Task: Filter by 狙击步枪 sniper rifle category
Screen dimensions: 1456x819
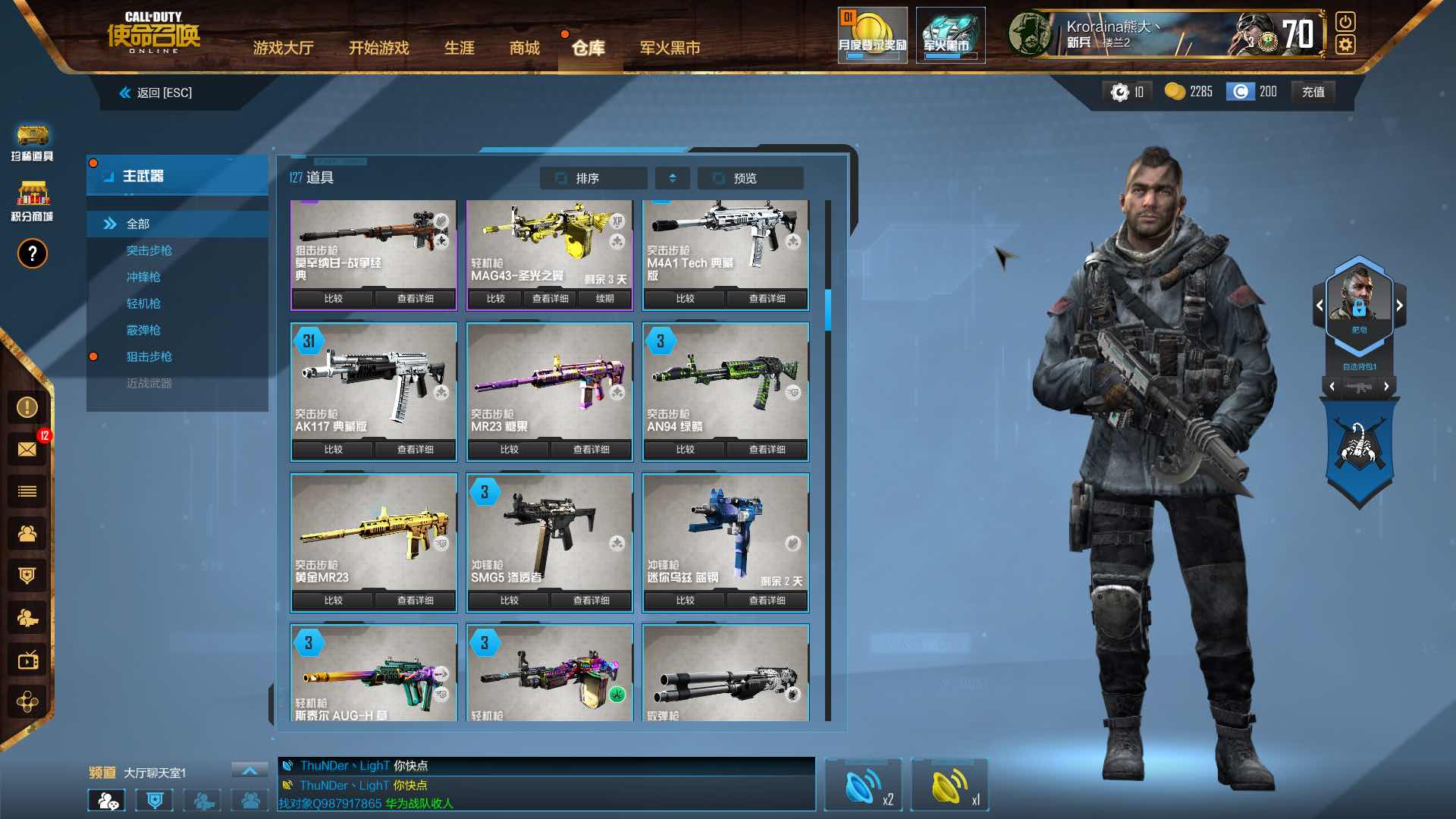Action: click(x=149, y=356)
